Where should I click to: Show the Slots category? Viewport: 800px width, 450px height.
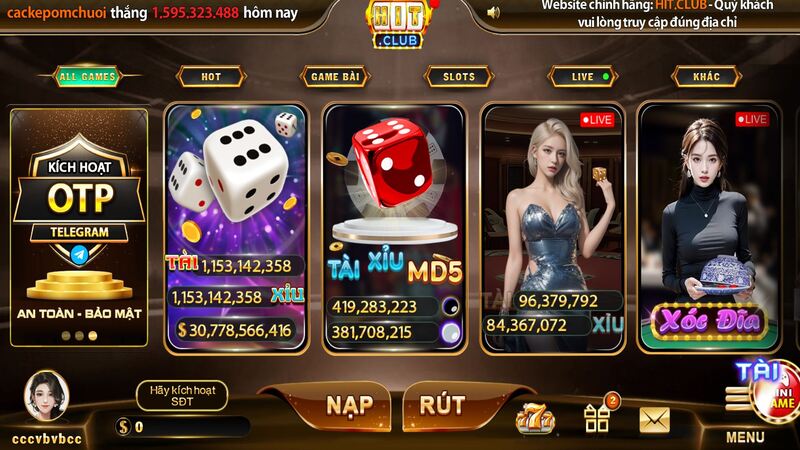pyautogui.click(x=459, y=76)
